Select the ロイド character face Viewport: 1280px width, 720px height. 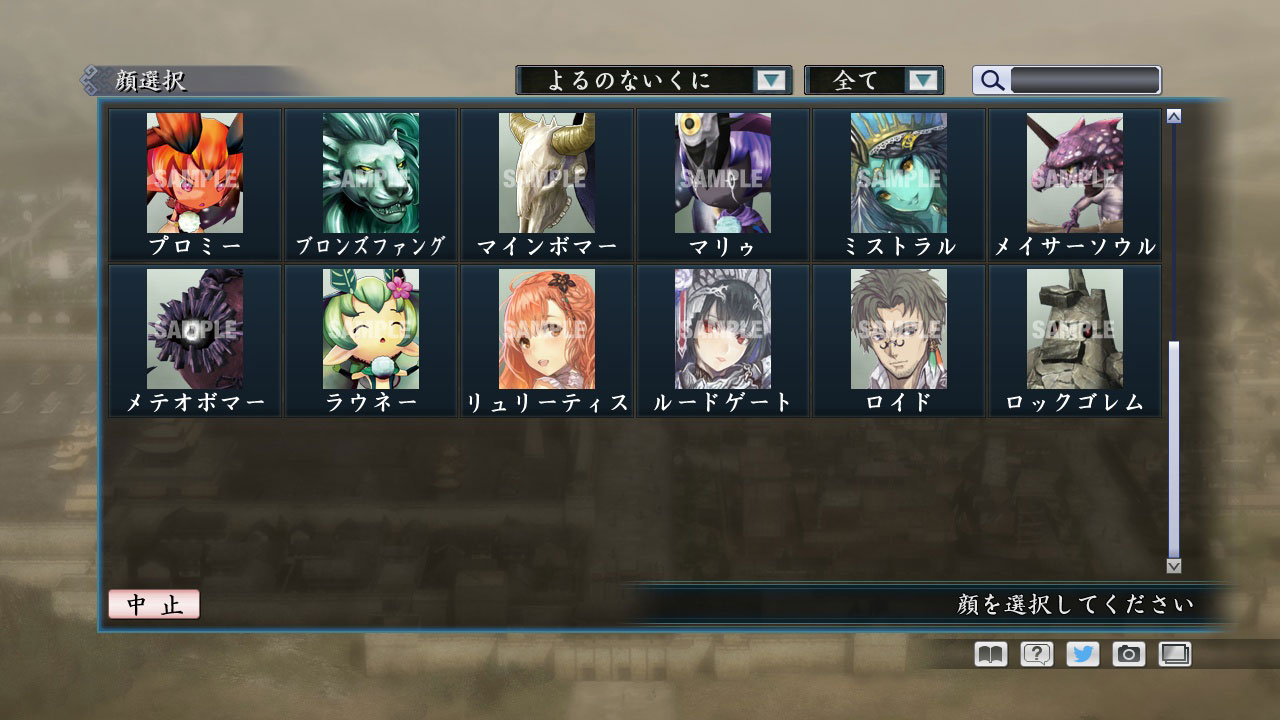point(896,330)
